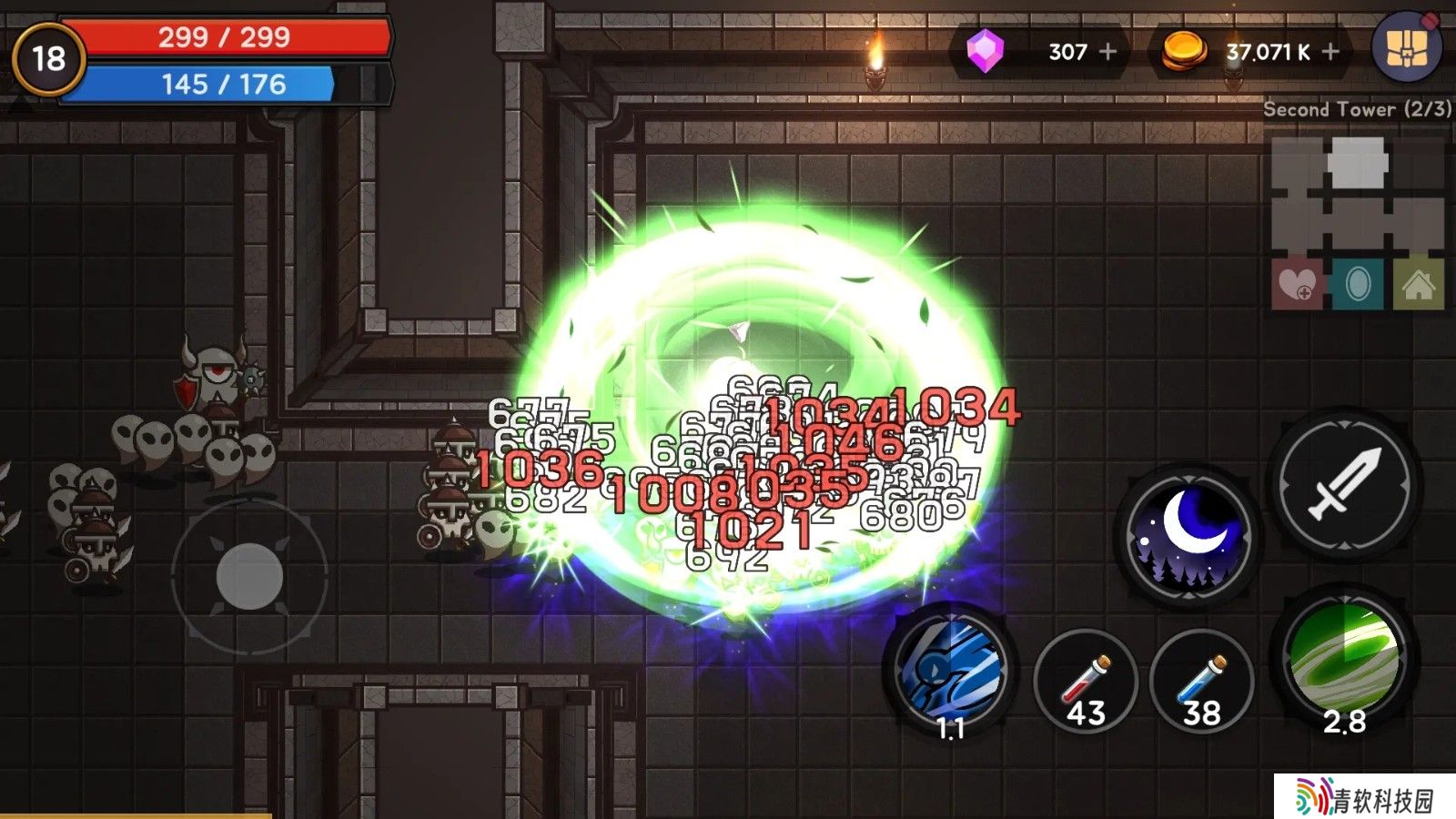Tap the green house home icon
This screenshot has height=819, width=1456.
click(x=1418, y=285)
